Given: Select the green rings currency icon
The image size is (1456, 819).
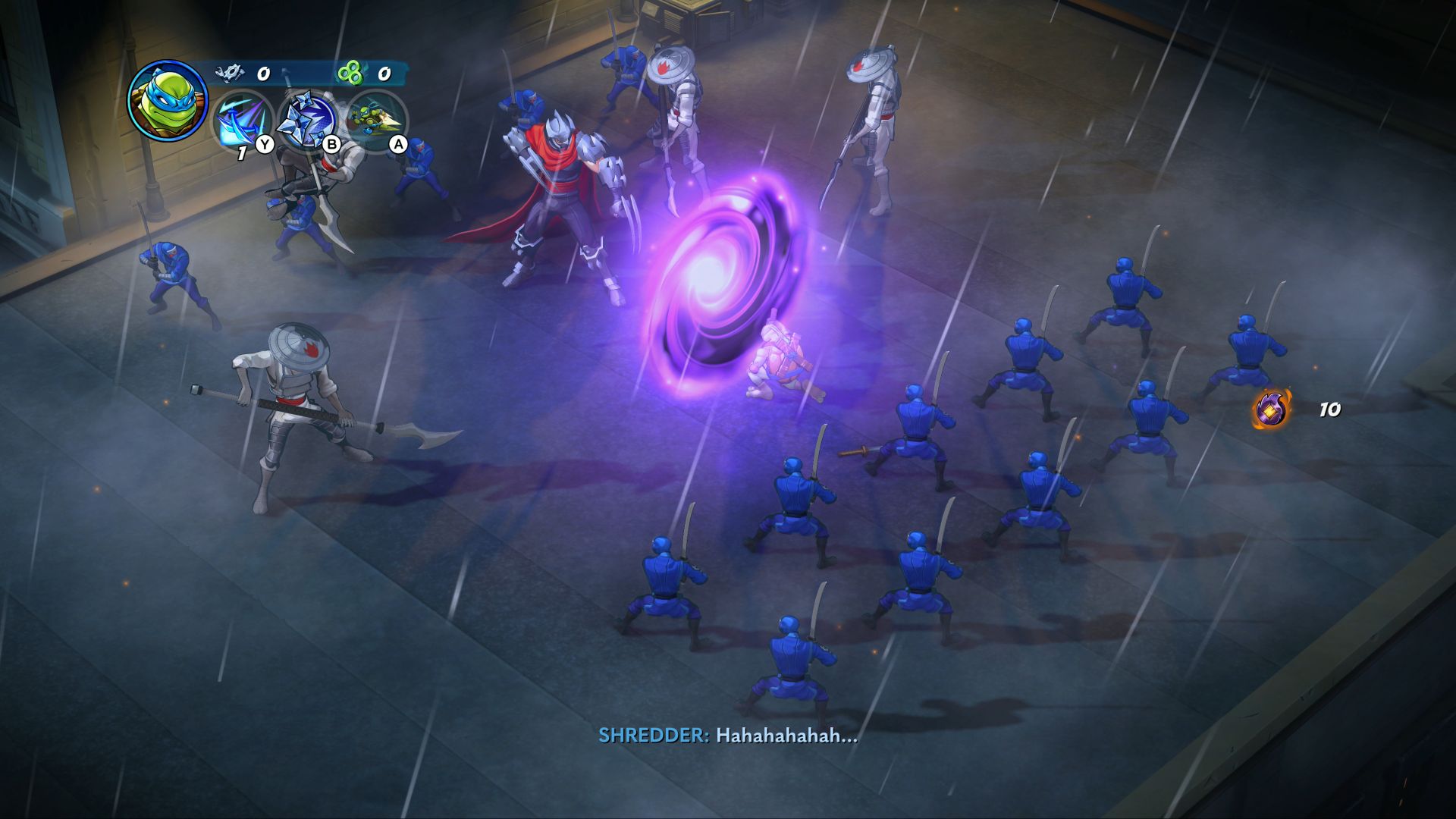Looking at the screenshot, I should (350, 74).
